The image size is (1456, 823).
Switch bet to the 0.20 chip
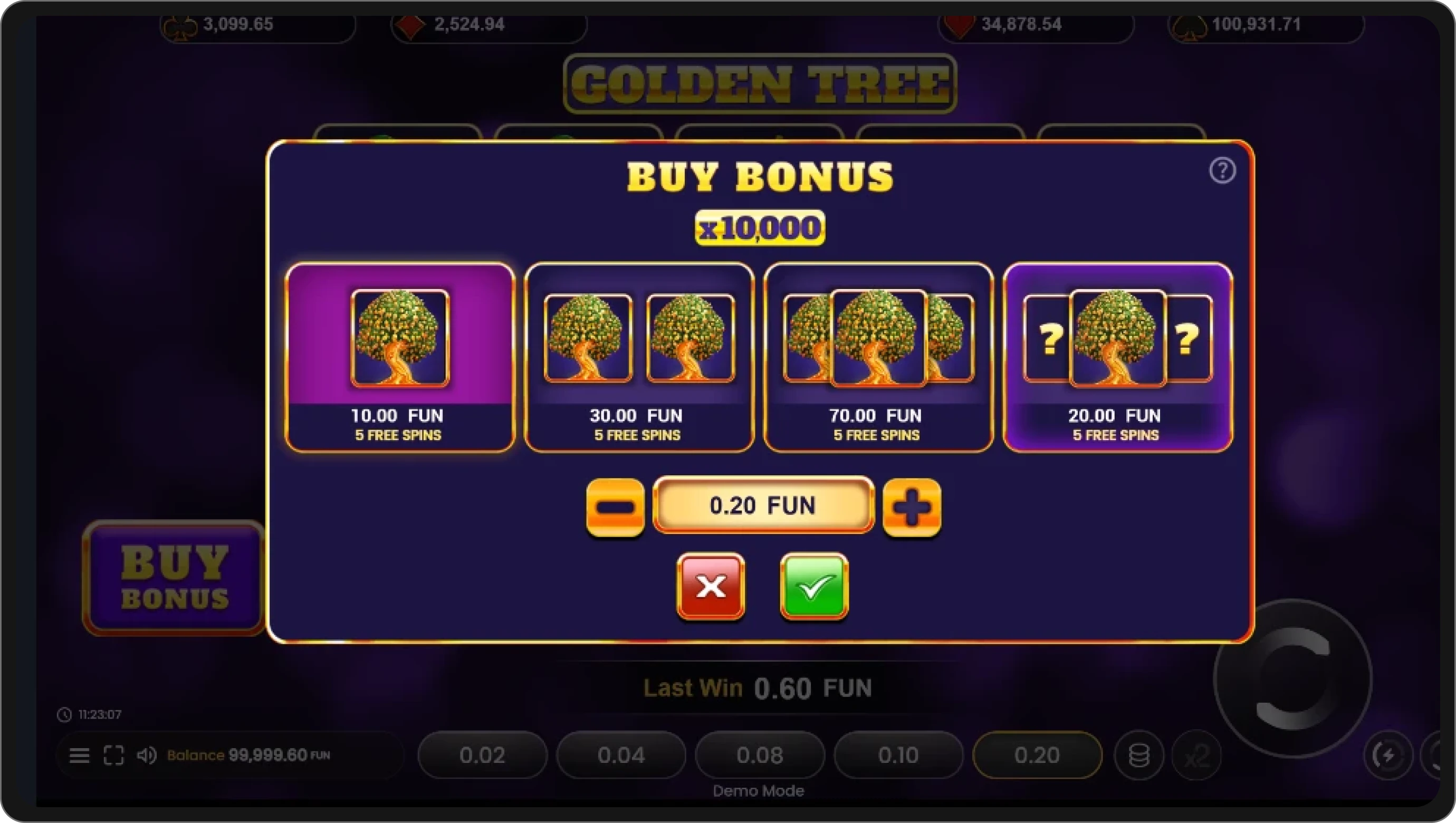click(x=1037, y=755)
